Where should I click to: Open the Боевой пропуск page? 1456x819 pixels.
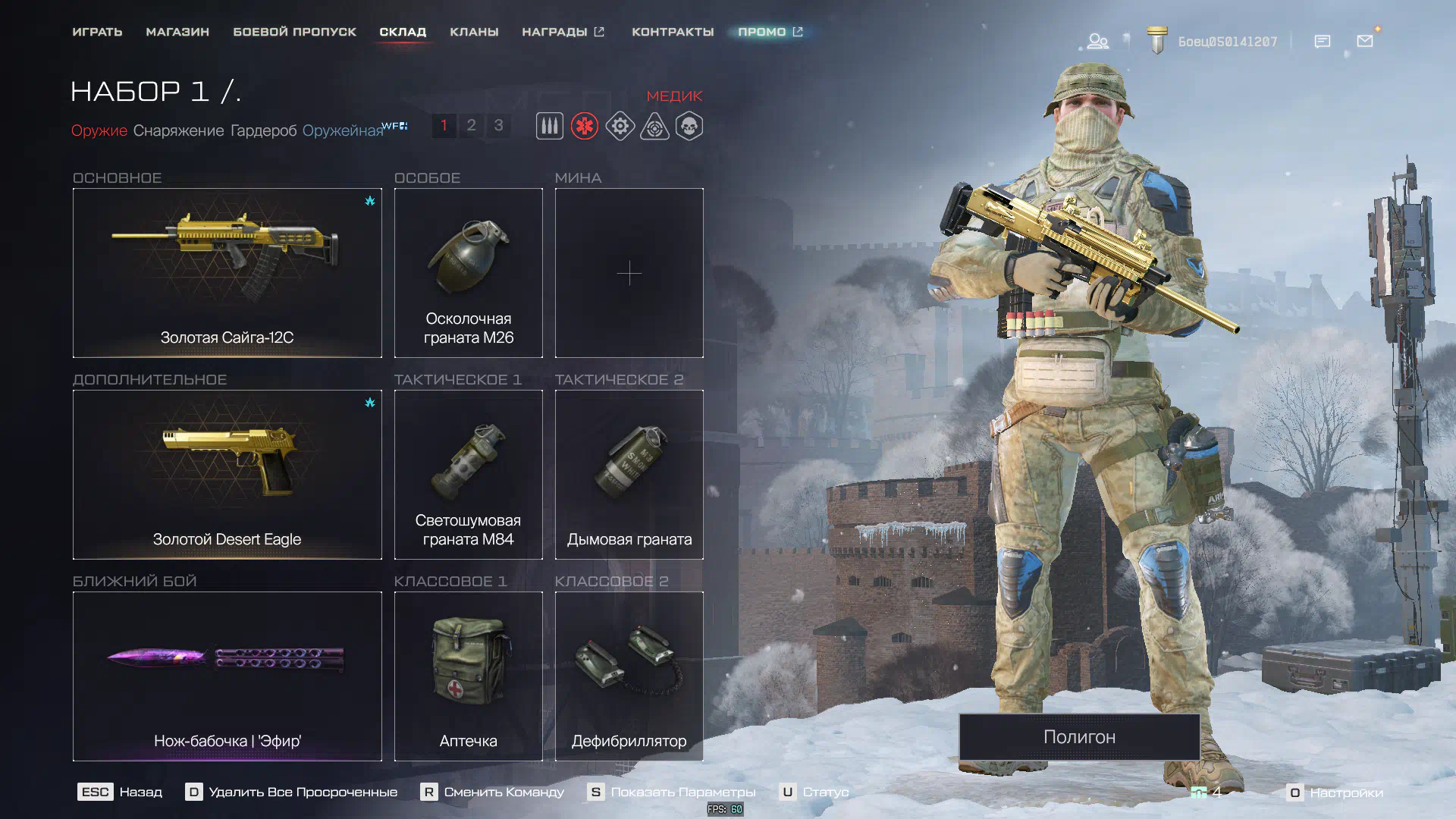(294, 32)
